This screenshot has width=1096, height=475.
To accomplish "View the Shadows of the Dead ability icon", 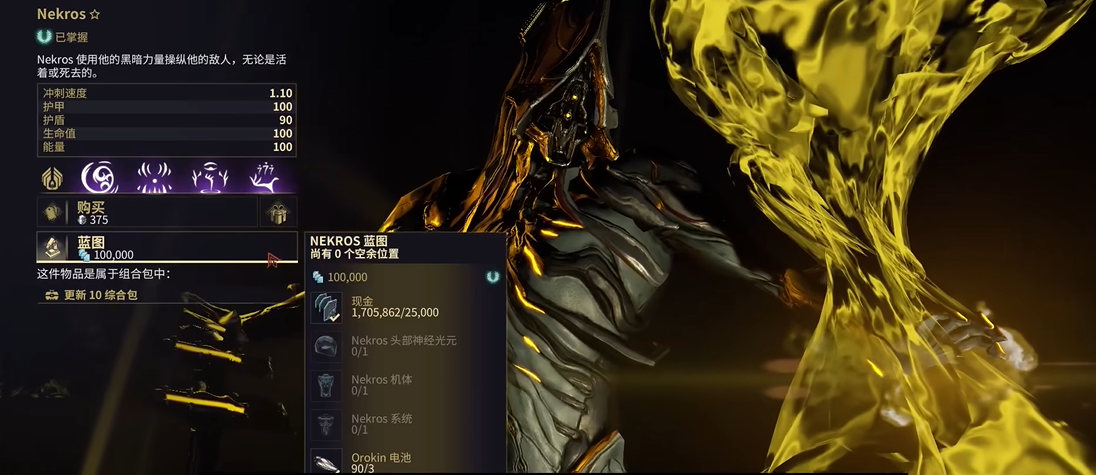I will [x=267, y=178].
